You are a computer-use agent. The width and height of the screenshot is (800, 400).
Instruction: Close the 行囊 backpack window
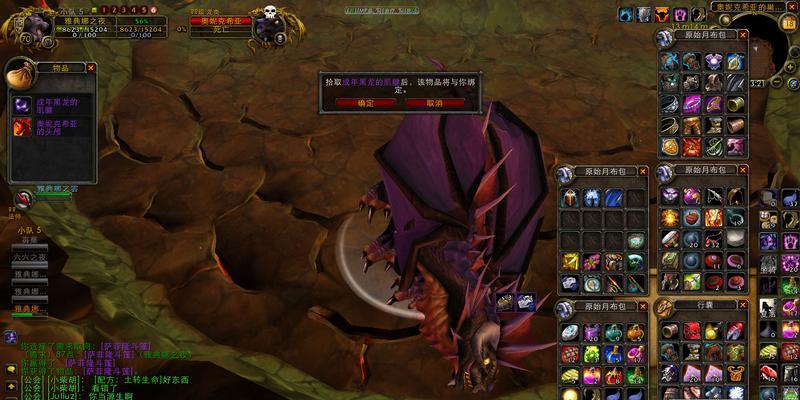pos(743,305)
